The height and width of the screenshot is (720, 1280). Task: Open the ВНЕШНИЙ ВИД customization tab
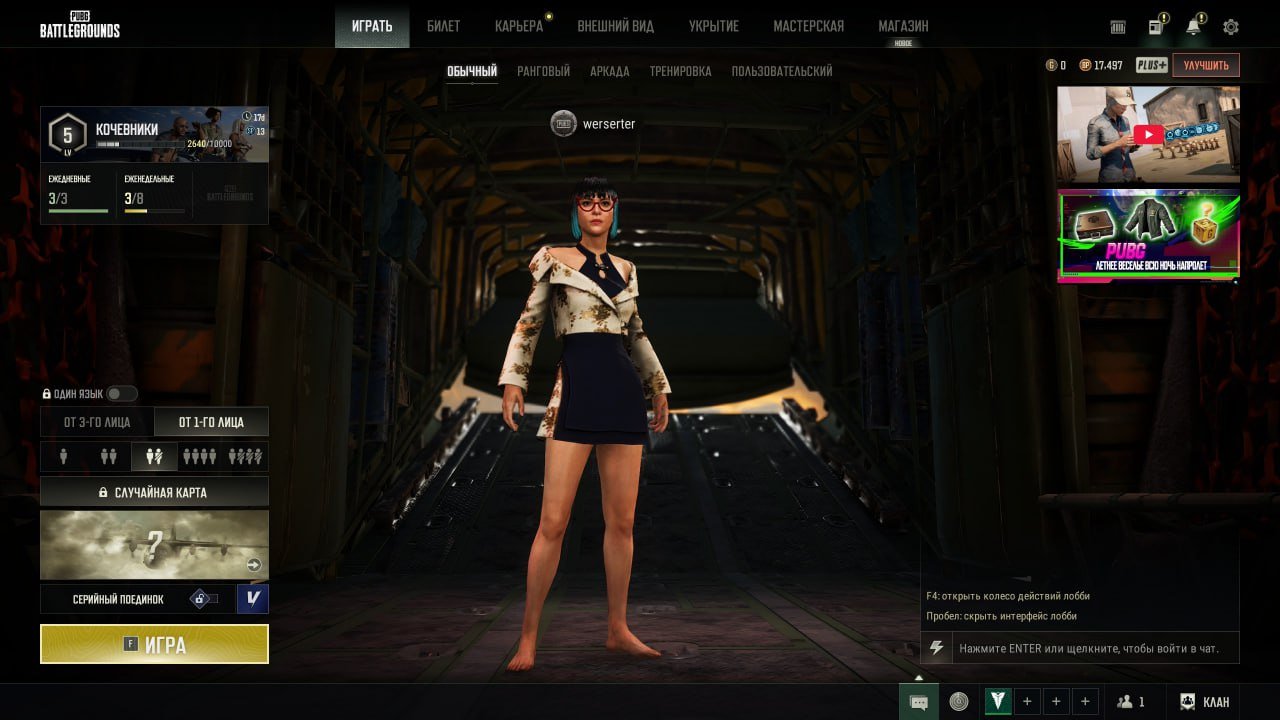615,26
